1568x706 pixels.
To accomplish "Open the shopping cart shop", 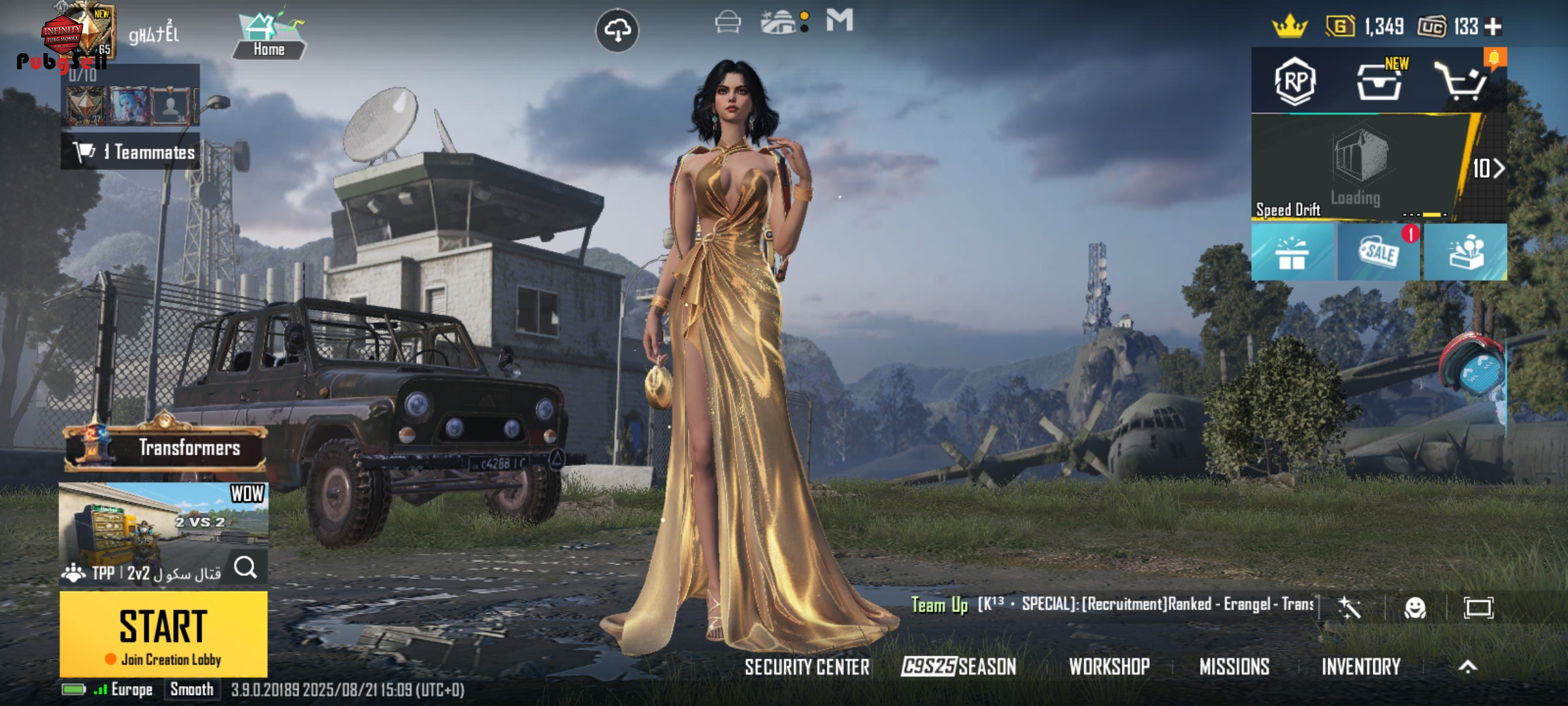I will pyautogui.click(x=1462, y=82).
